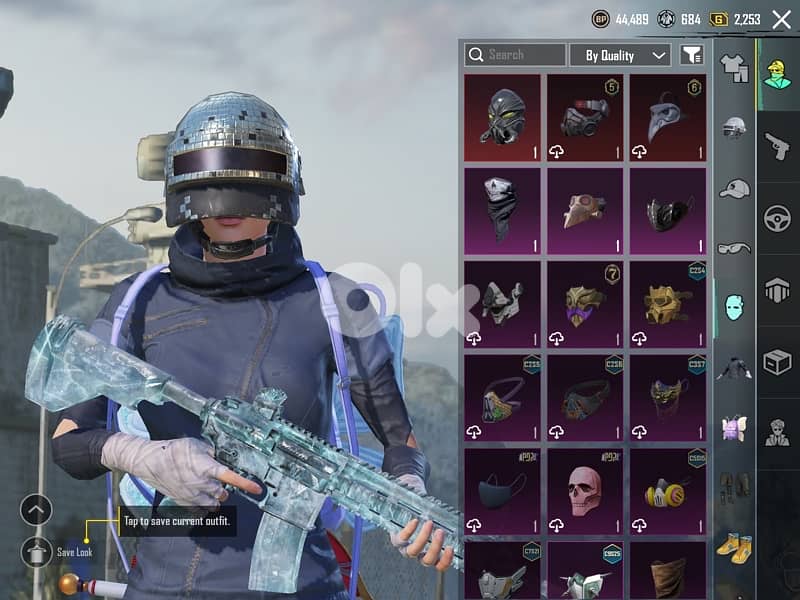Choose the plain dark cloth face mask
This screenshot has height=600, width=800.
click(x=503, y=492)
